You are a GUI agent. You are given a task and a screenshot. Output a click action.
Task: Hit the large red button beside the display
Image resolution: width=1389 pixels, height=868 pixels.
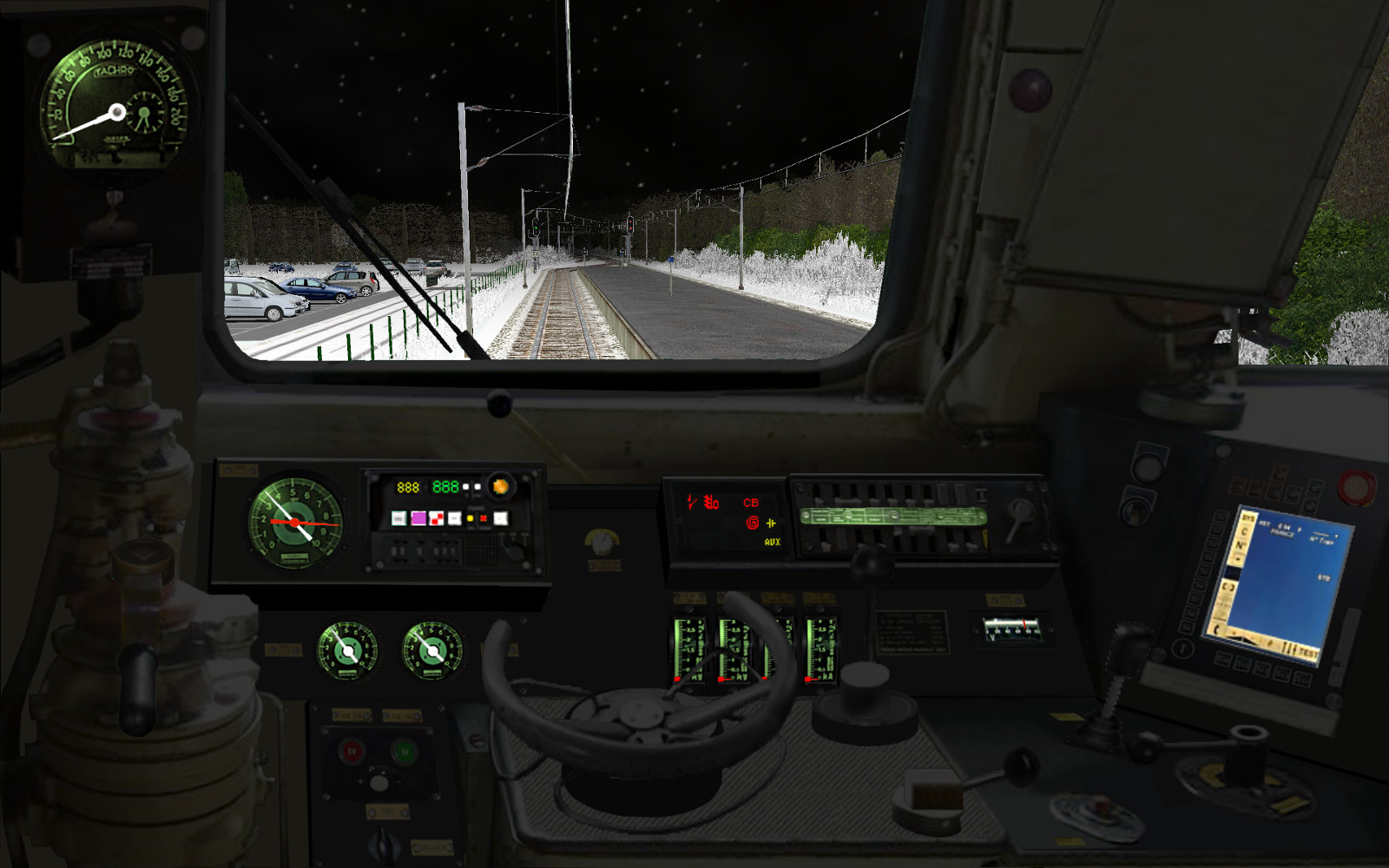[x=1355, y=487]
